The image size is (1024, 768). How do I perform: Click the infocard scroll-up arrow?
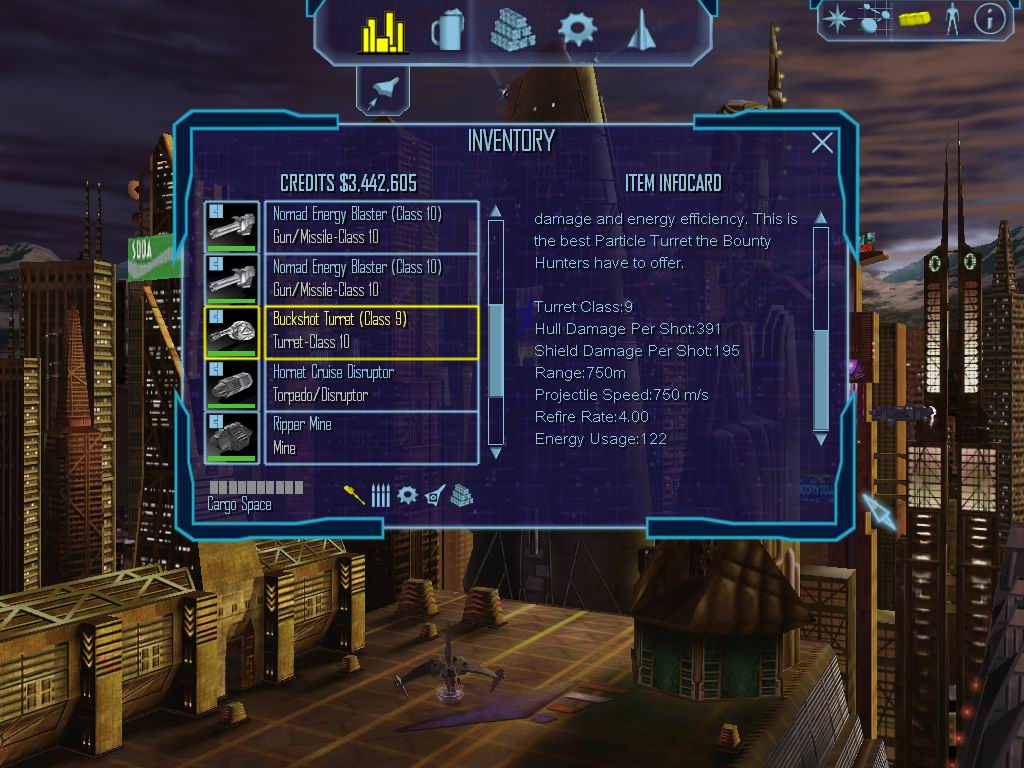(821, 217)
